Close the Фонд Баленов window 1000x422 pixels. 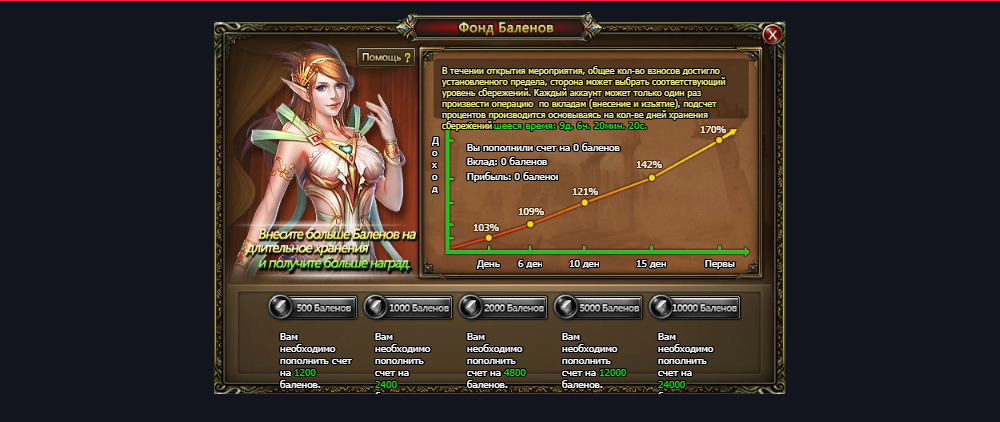click(771, 36)
